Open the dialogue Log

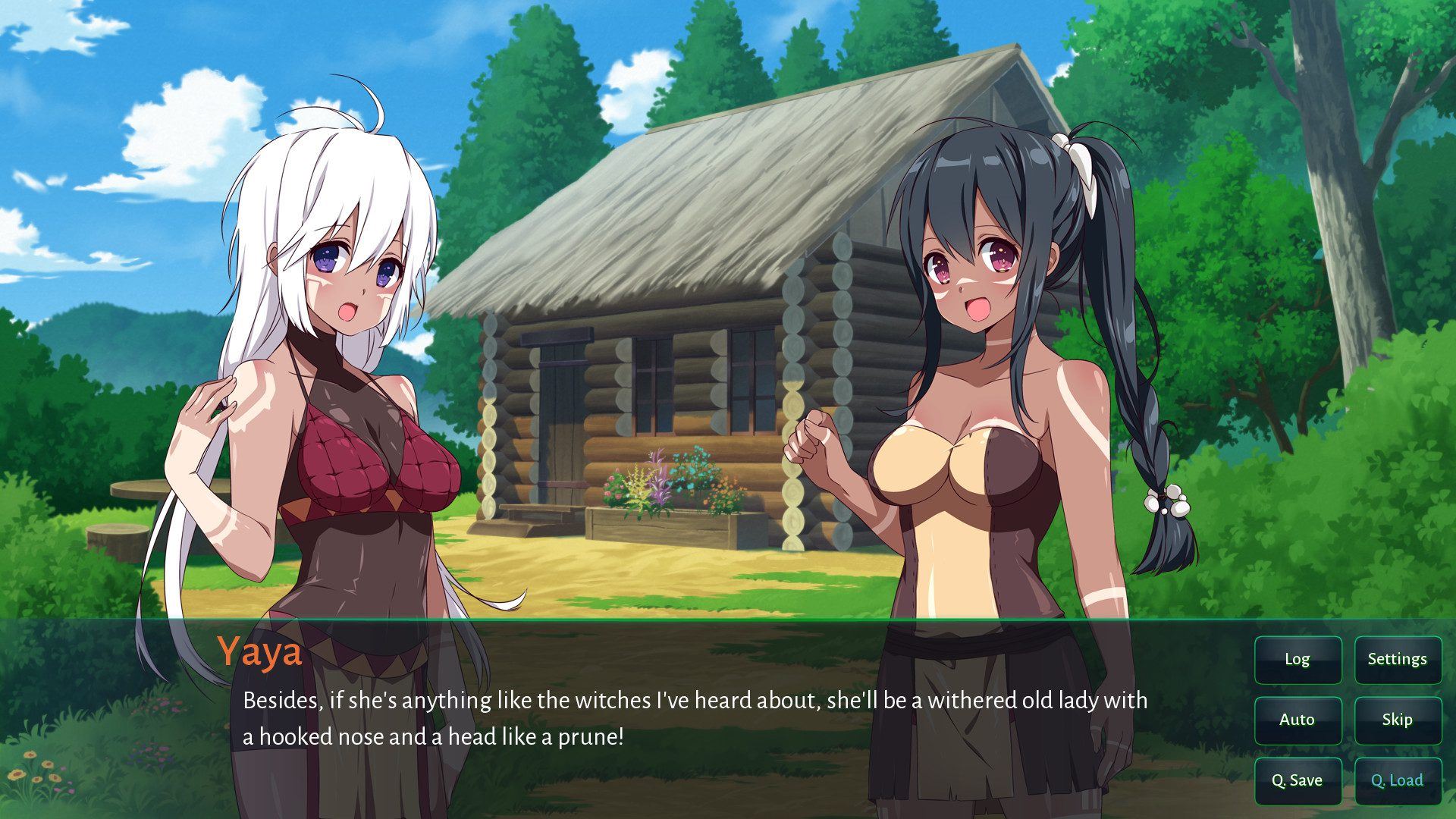click(1298, 659)
